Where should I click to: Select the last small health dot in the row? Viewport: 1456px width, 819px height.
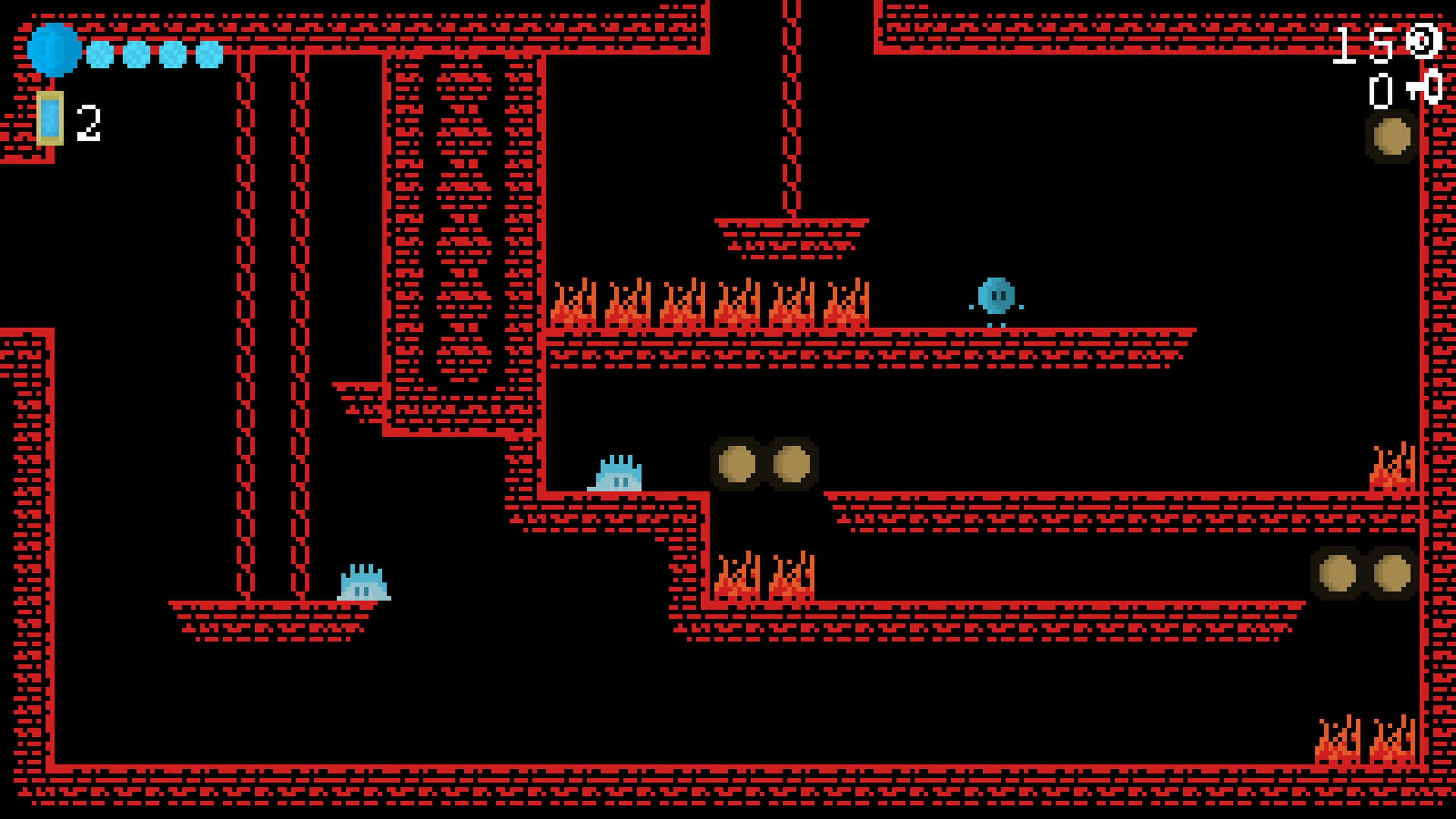tap(206, 55)
